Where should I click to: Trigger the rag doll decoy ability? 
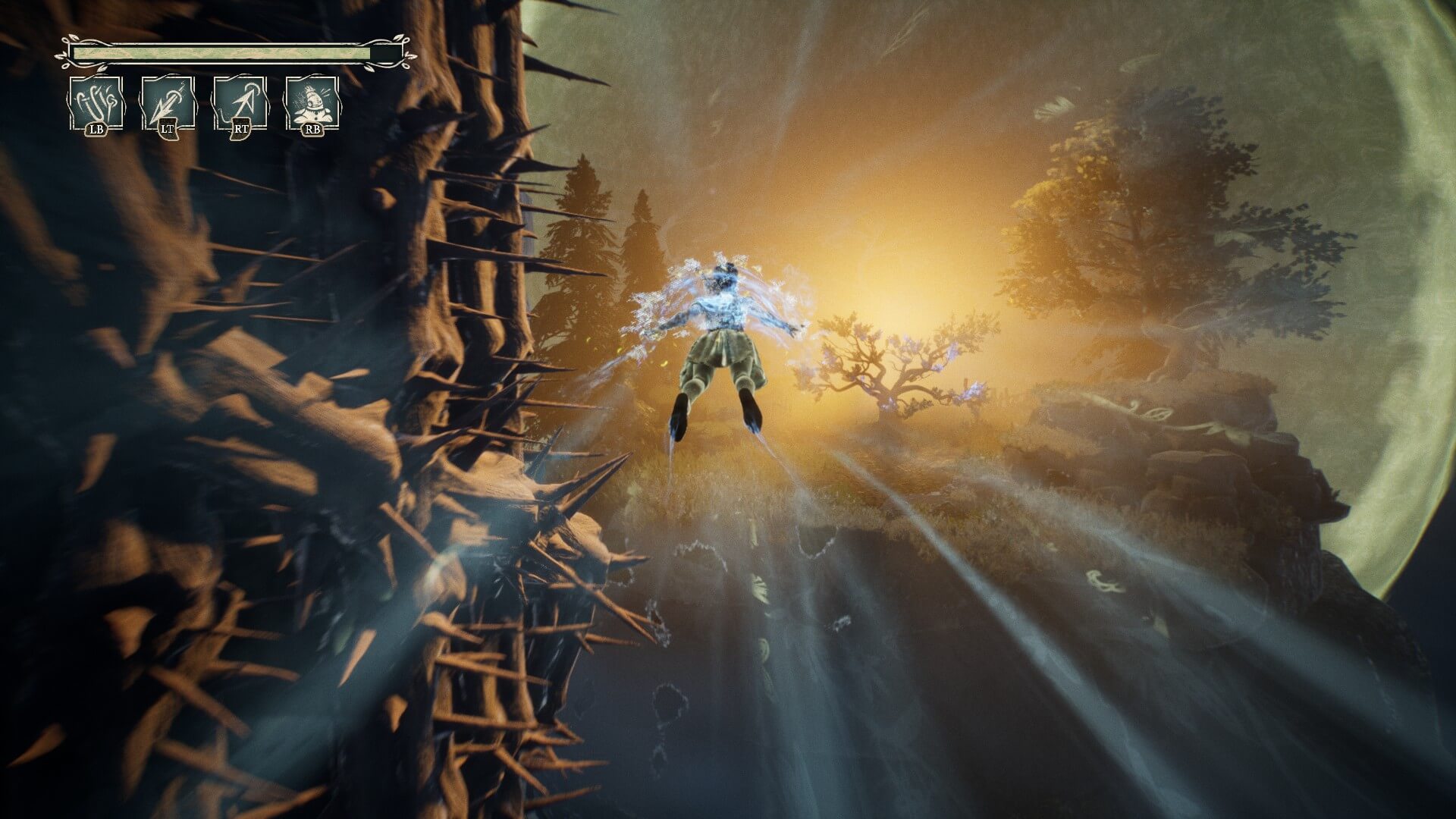[312, 103]
